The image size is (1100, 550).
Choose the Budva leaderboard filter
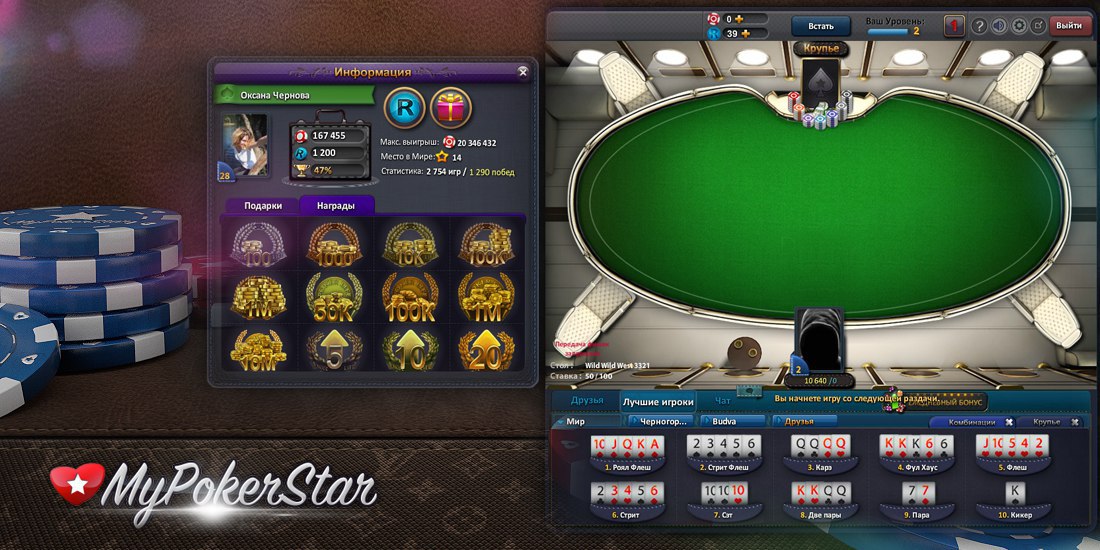tap(732, 422)
